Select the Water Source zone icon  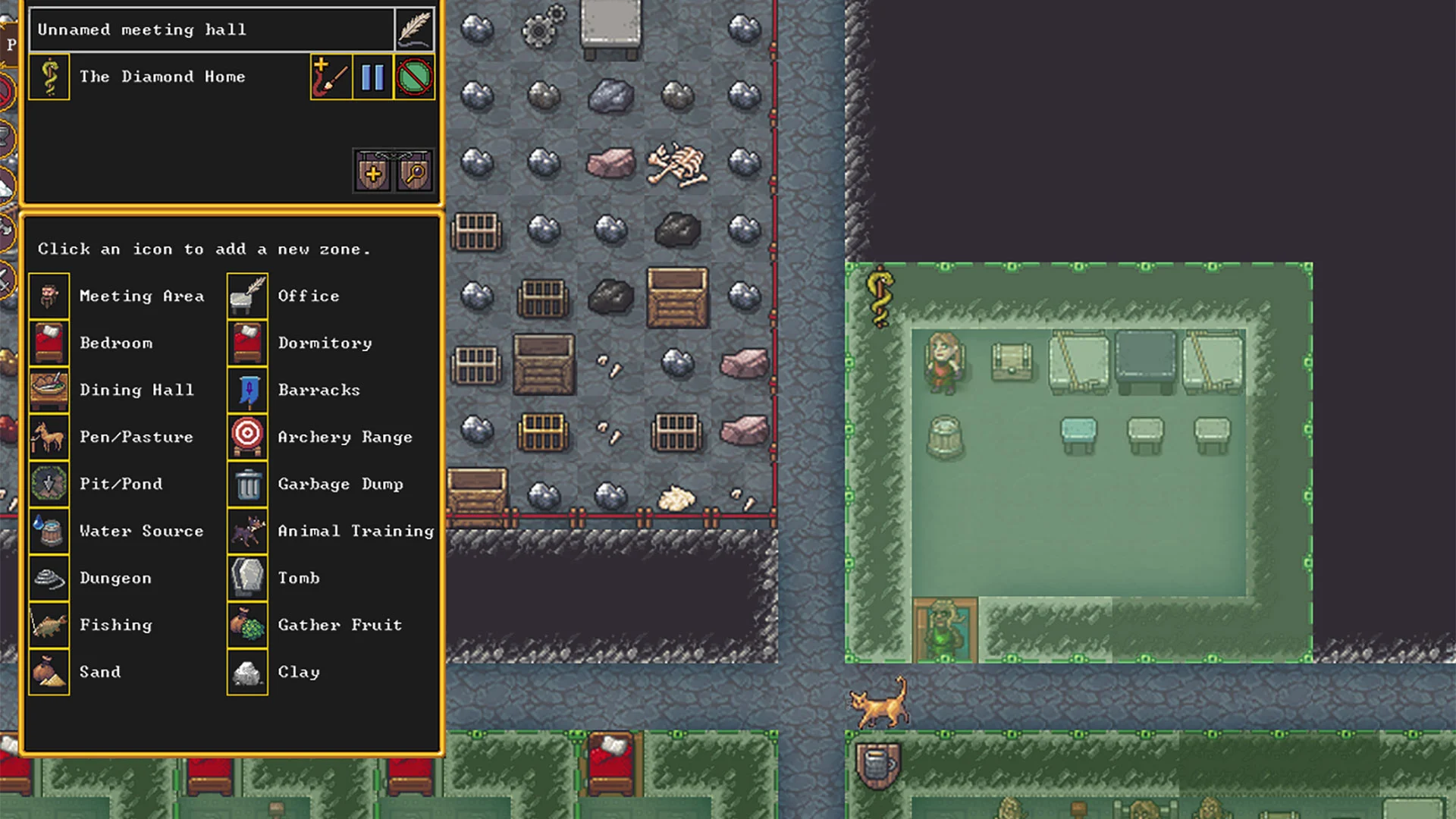point(49,531)
